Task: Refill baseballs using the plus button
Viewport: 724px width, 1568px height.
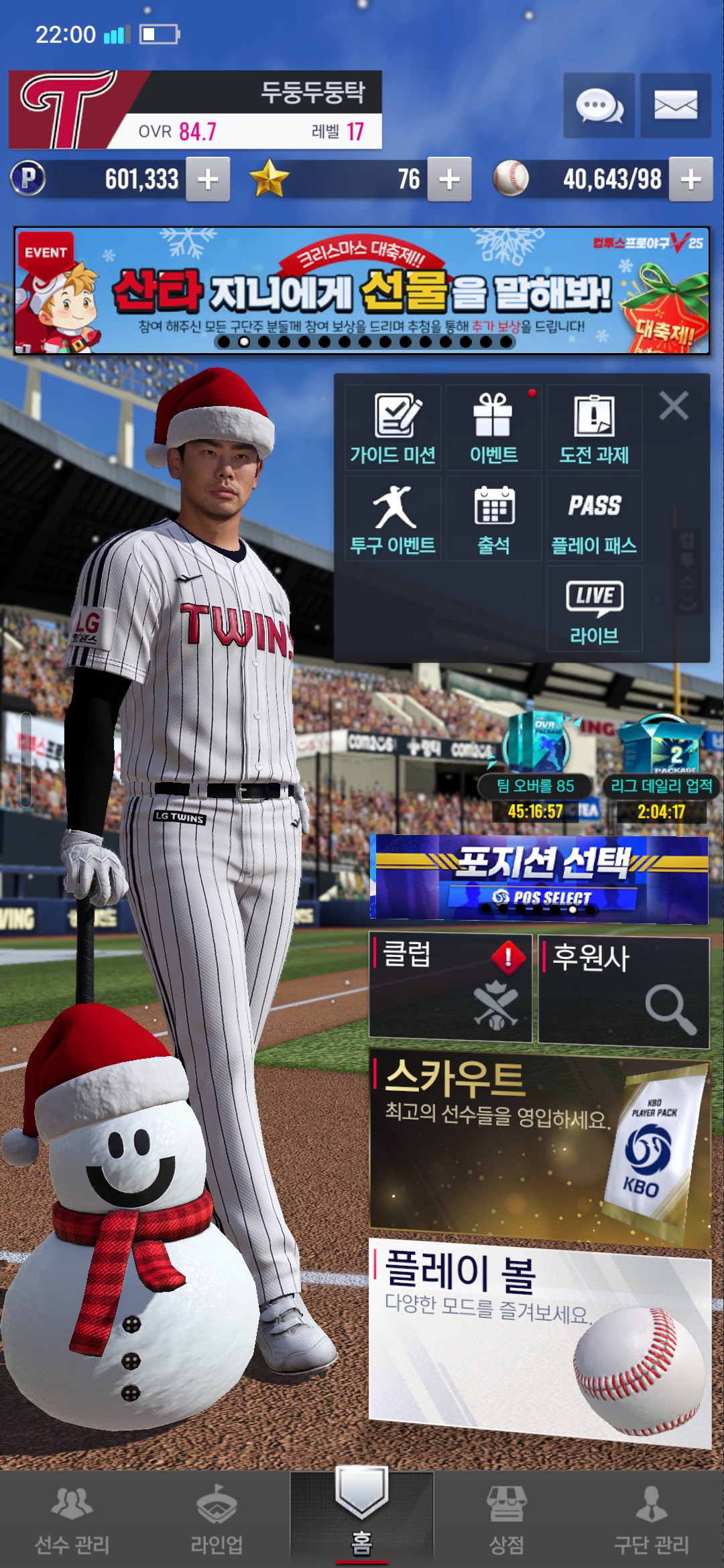Action: click(690, 180)
